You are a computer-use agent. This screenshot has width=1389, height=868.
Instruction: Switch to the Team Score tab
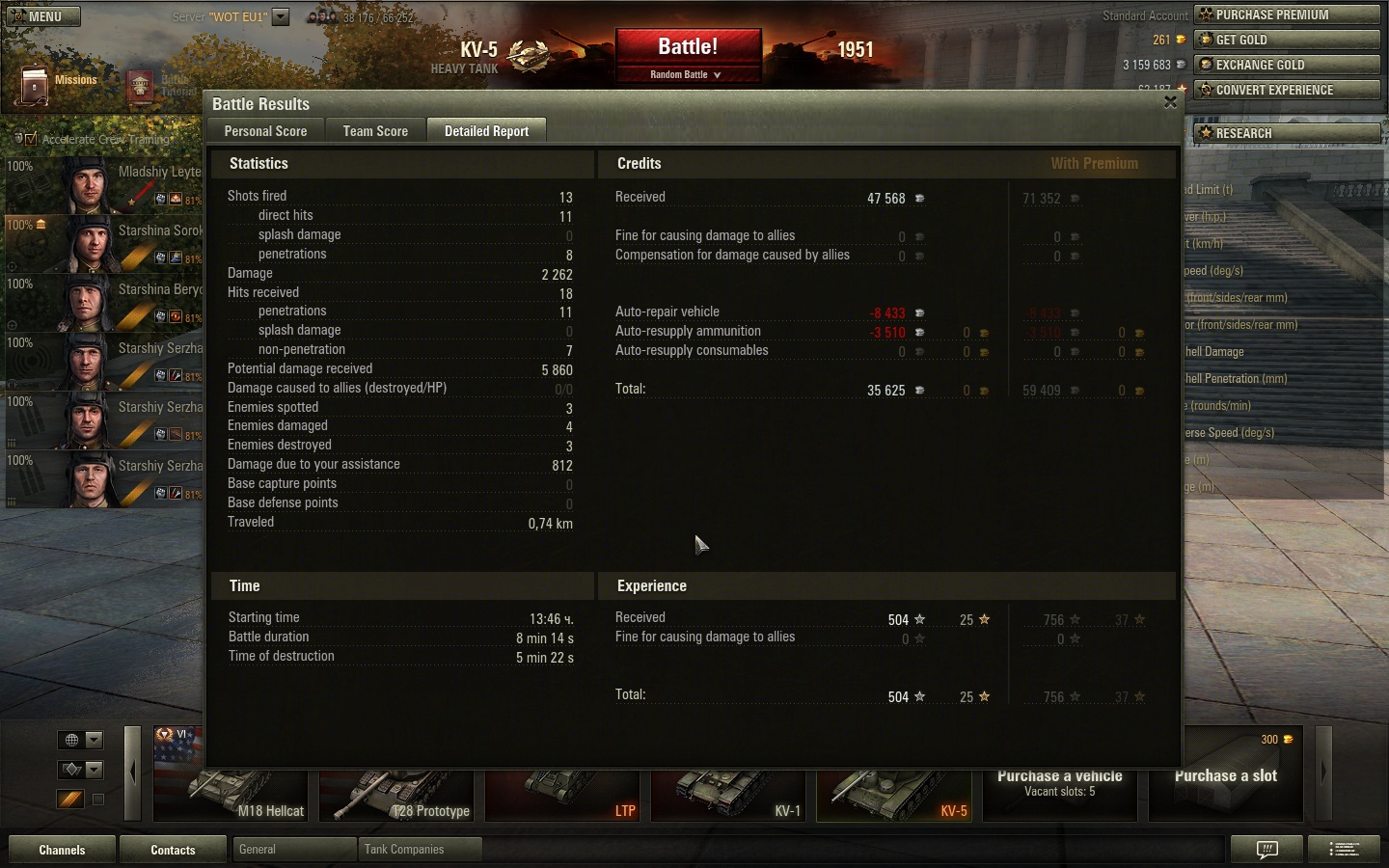[x=375, y=131]
